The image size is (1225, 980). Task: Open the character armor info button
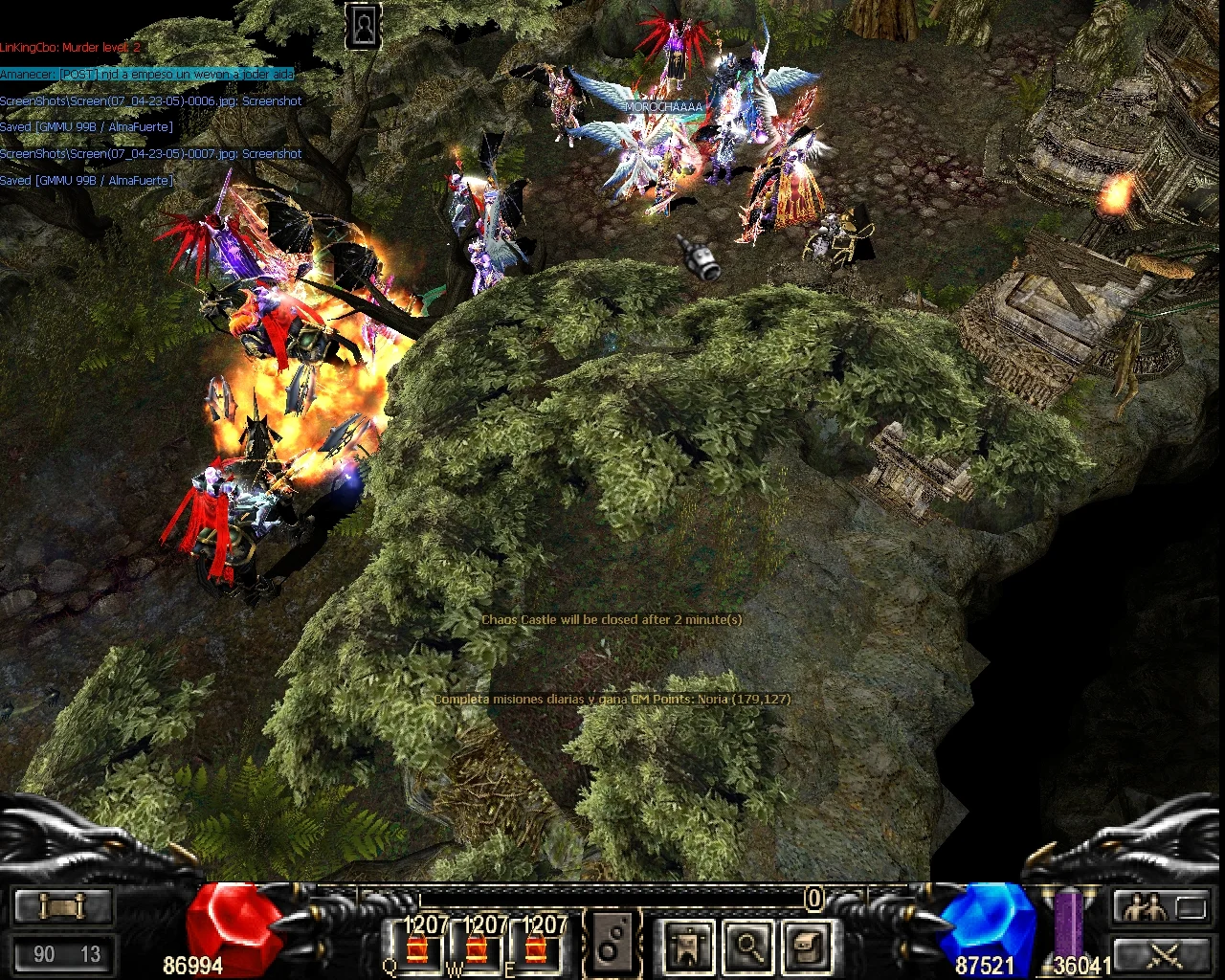[x=688, y=946]
